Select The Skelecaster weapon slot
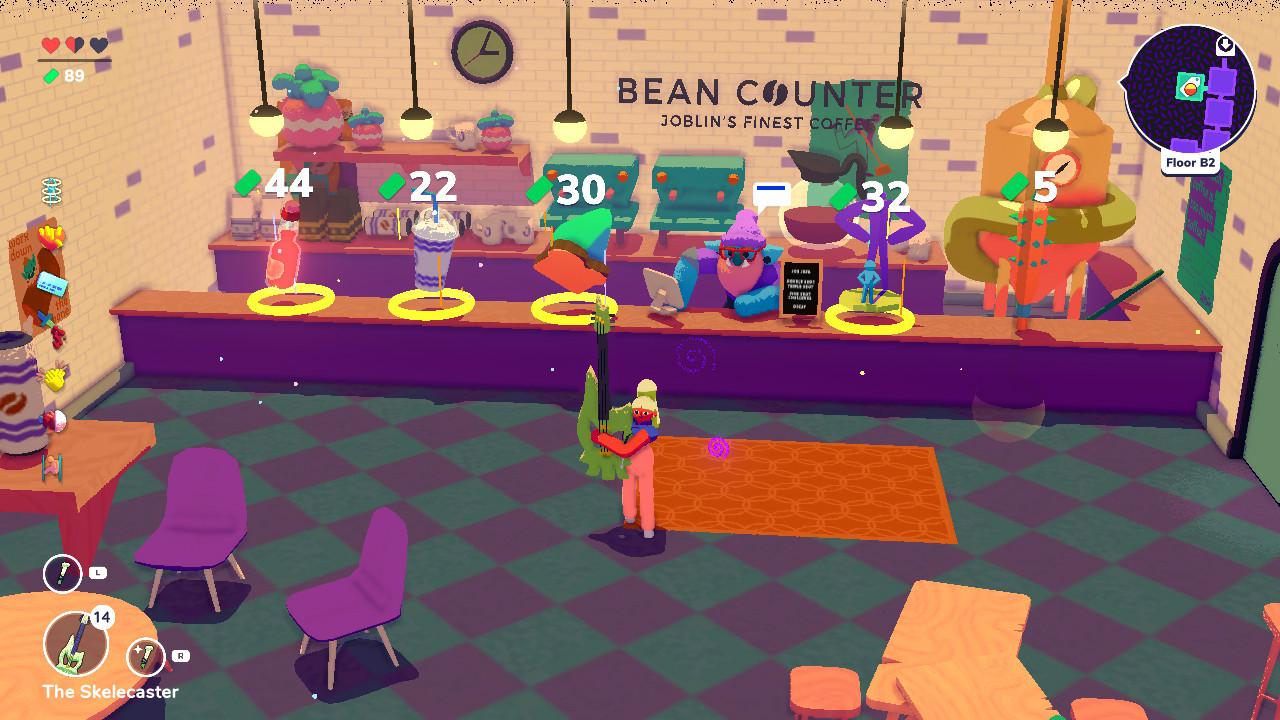The width and height of the screenshot is (1280, 720). [x=76, y=642]
